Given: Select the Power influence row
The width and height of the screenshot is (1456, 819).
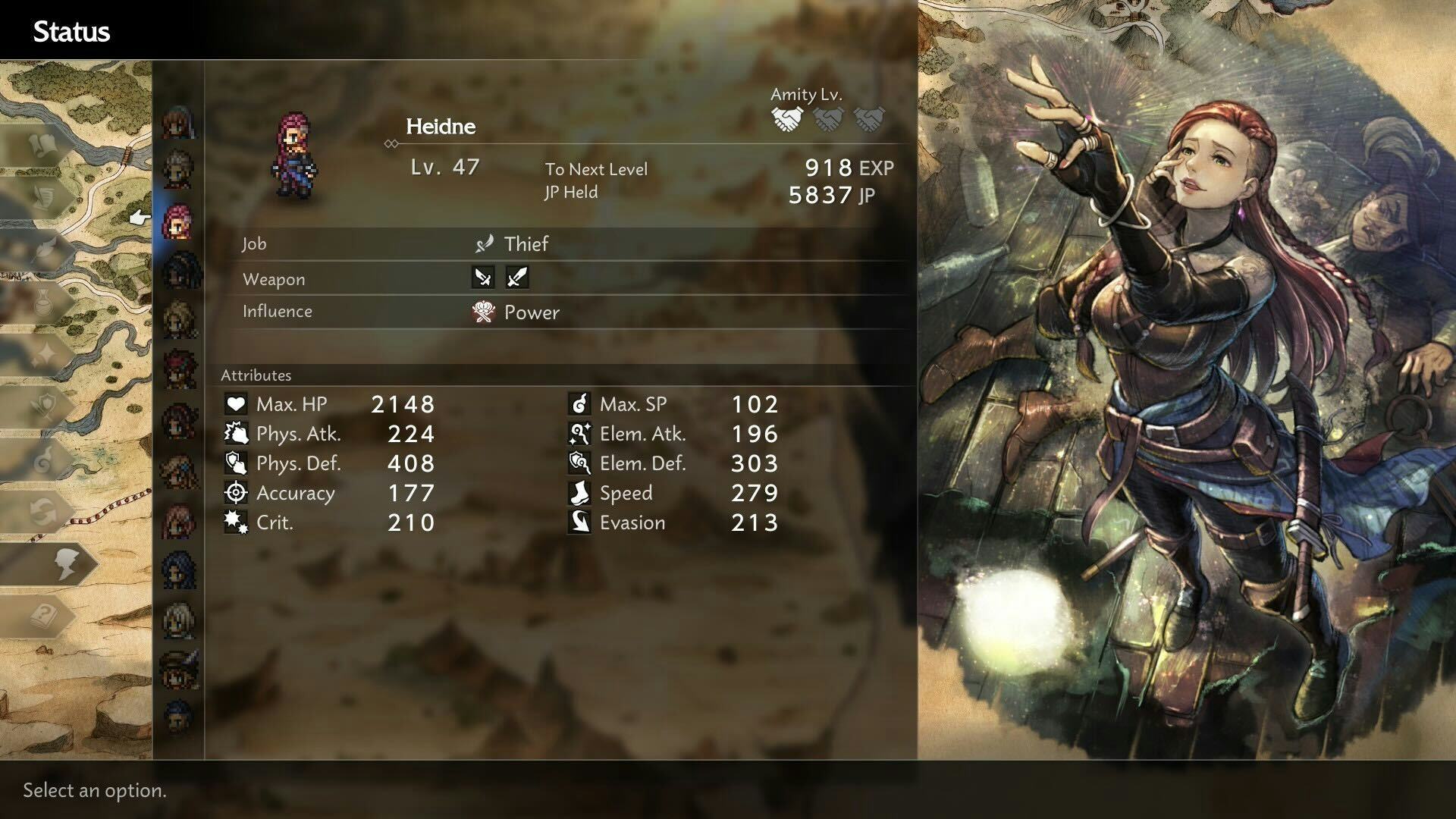Looking at the screenshot, I should tap(531, 312).
